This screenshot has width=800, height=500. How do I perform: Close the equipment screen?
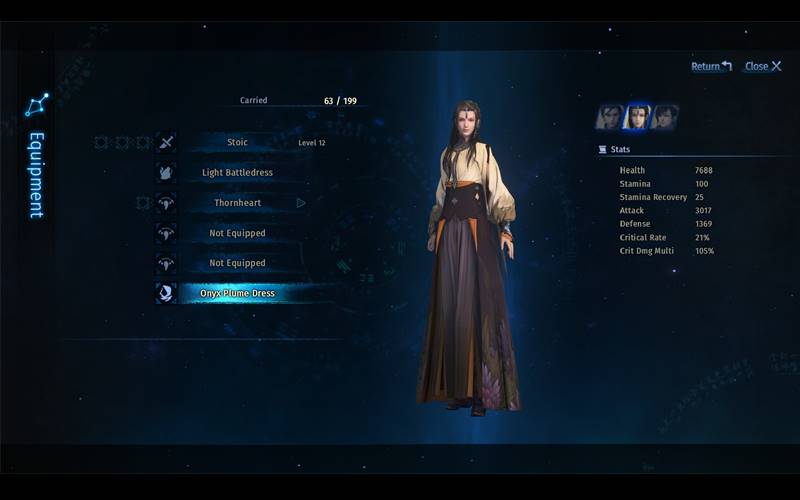click(x=763, y=66)
